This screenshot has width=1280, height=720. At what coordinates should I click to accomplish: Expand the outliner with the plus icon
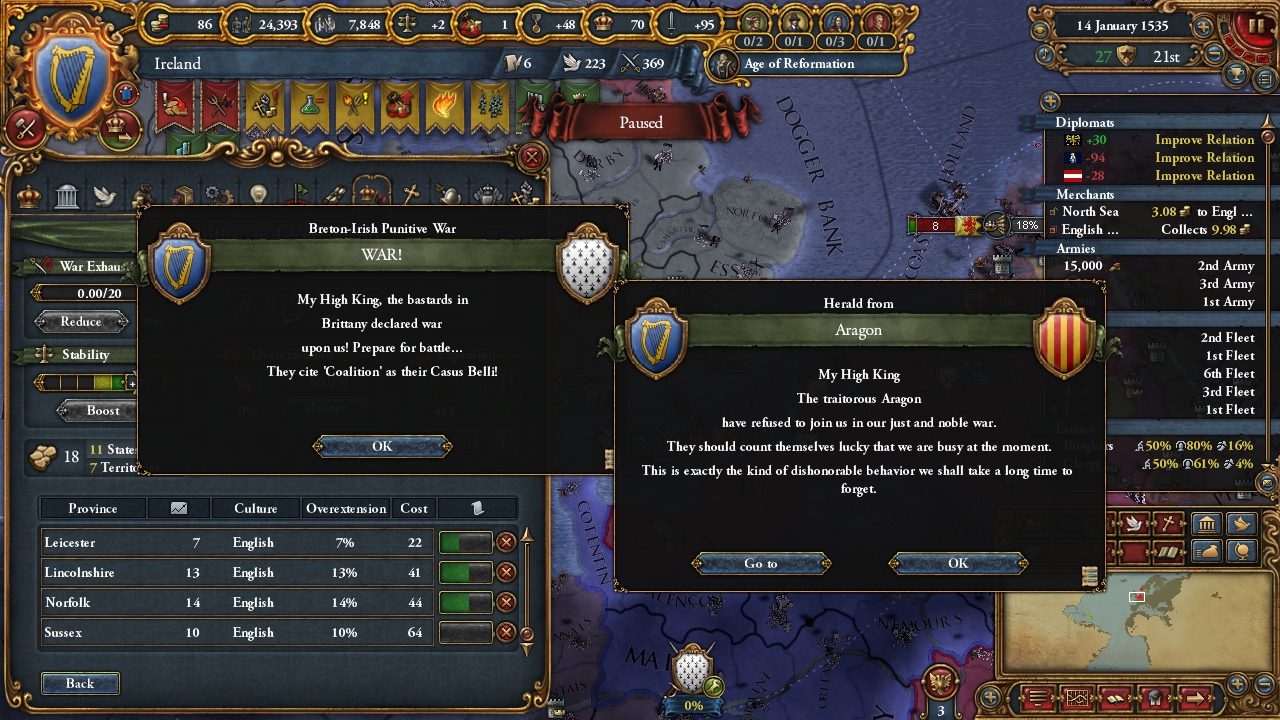pyautogui.click(x=1048, y=101)
